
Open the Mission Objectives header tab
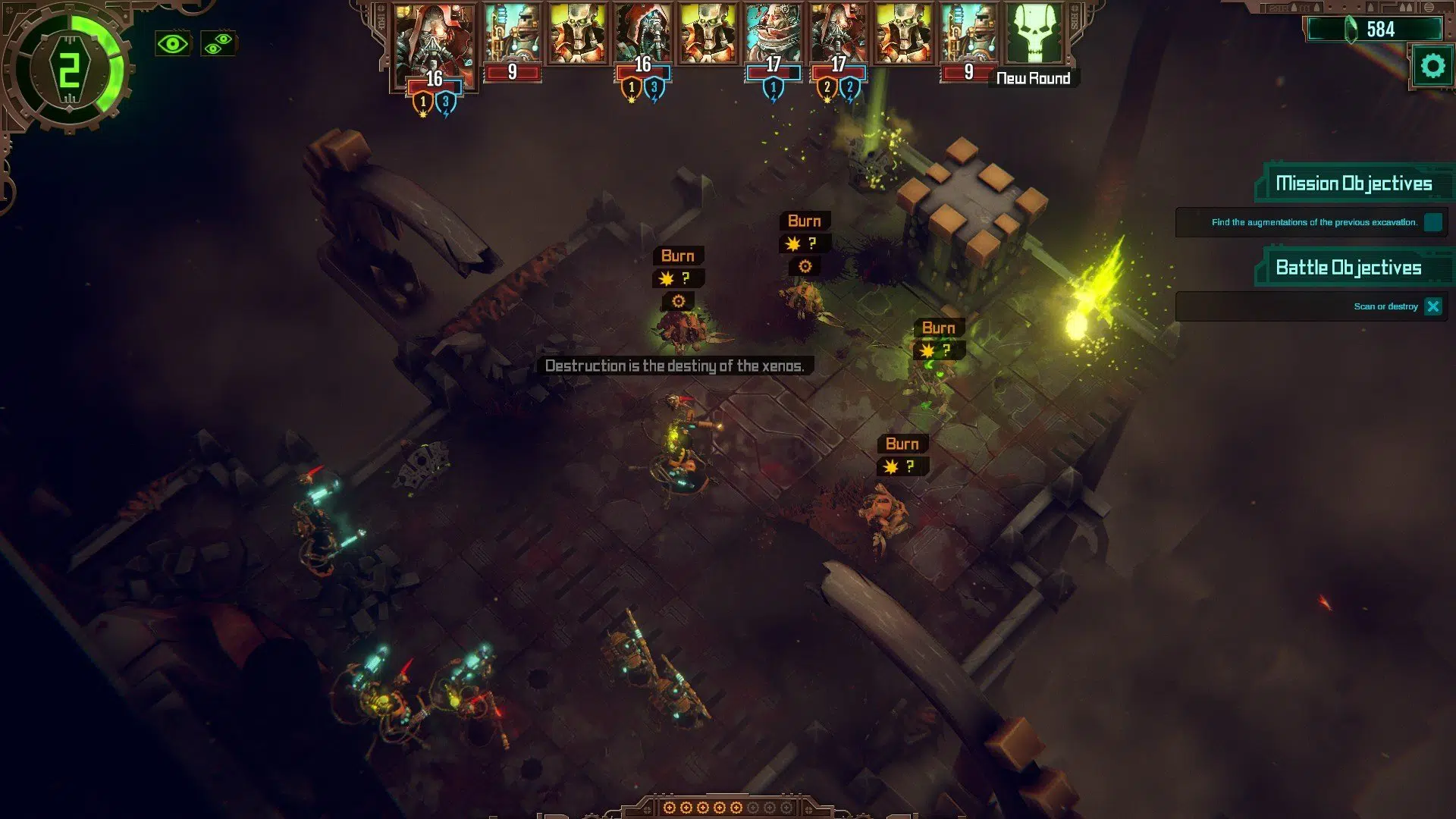(x=1354, y=183)
